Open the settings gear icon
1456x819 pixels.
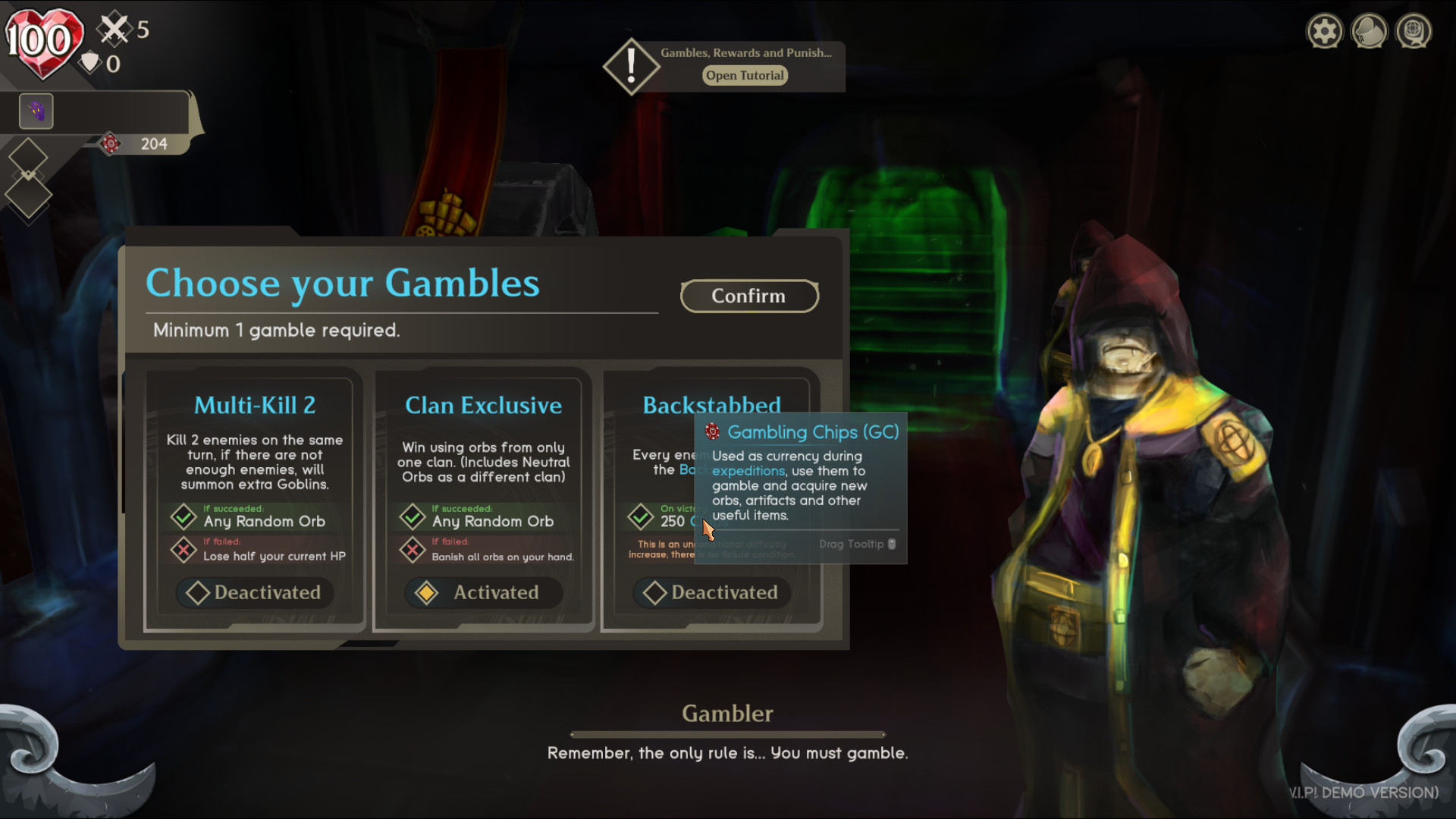tap(1324, 31)
